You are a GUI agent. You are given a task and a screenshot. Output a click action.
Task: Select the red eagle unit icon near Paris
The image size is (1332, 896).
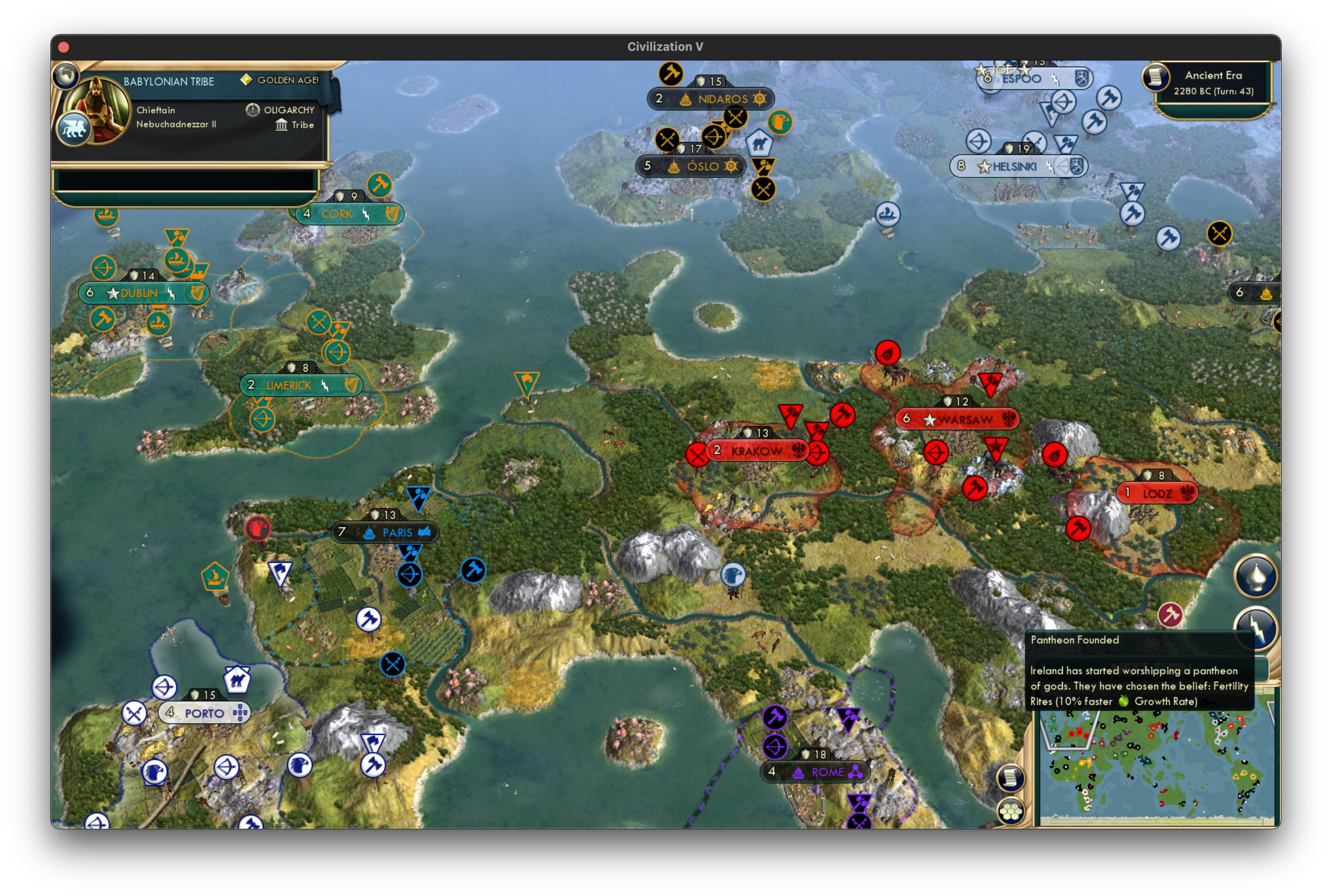click(258, 530)
